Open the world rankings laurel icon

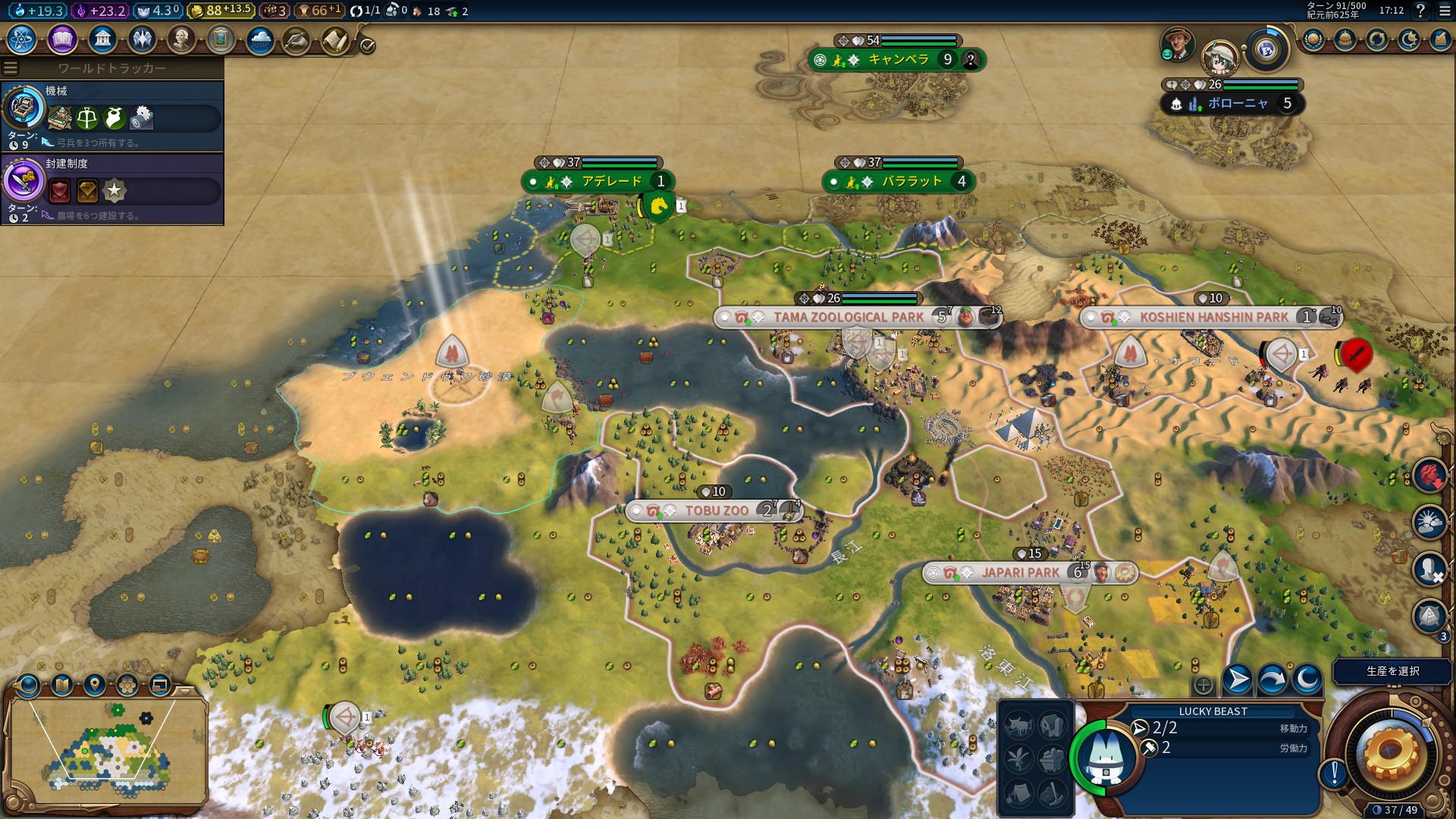[x=1313, y=39]
